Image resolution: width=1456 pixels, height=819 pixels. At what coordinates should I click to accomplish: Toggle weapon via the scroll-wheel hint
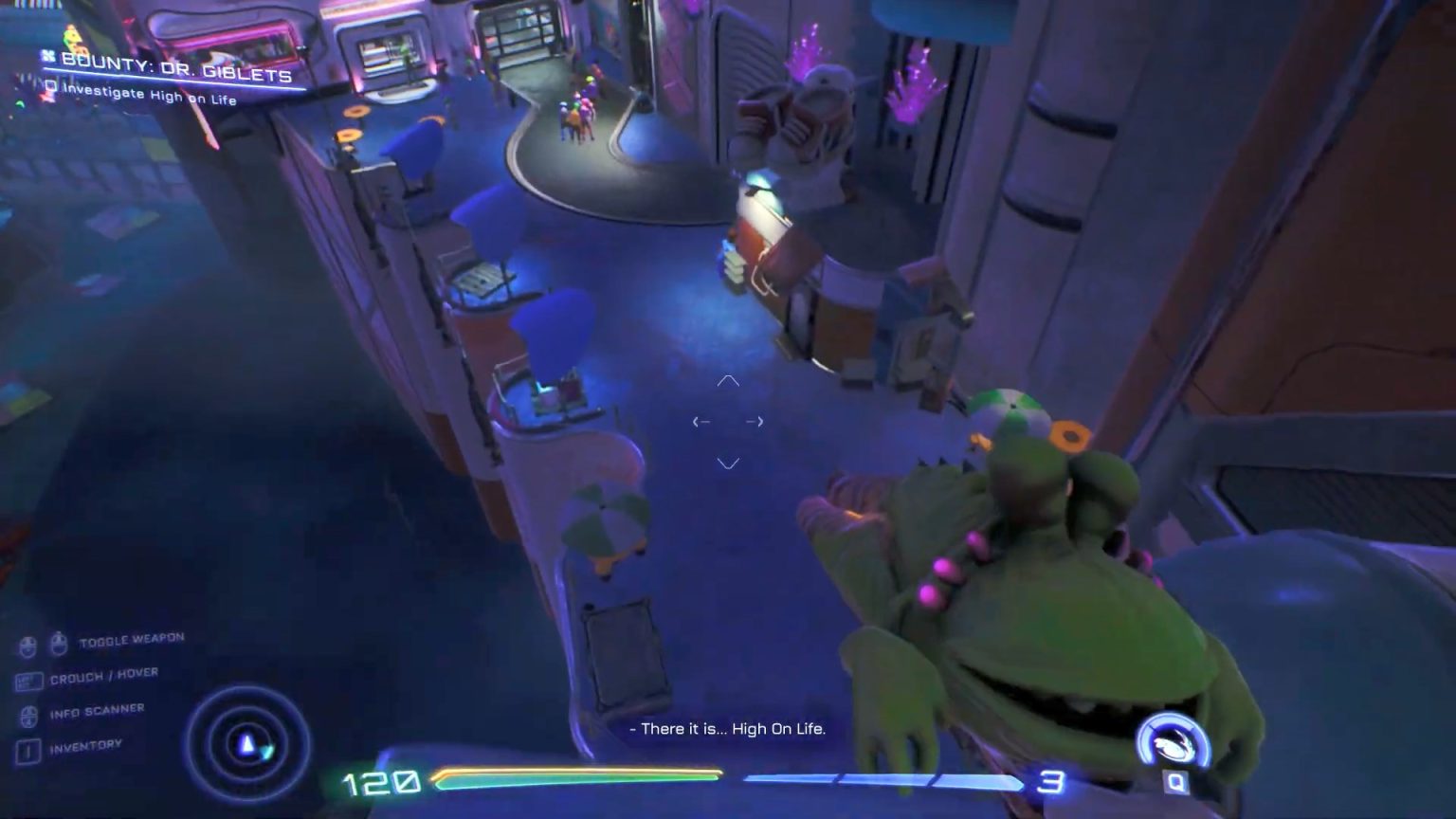point(60,645)
